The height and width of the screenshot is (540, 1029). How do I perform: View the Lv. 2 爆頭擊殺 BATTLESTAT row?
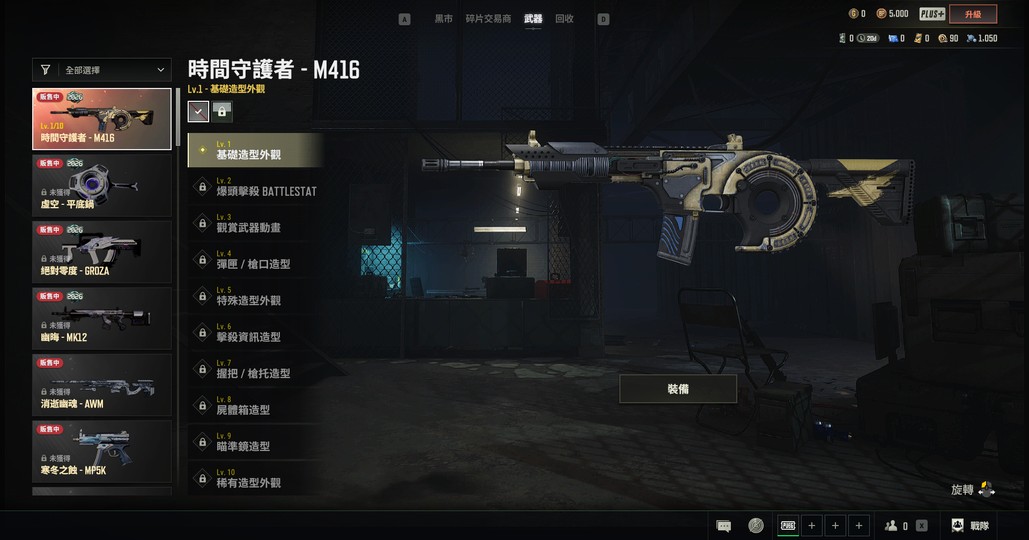click(x=255, y=187)
